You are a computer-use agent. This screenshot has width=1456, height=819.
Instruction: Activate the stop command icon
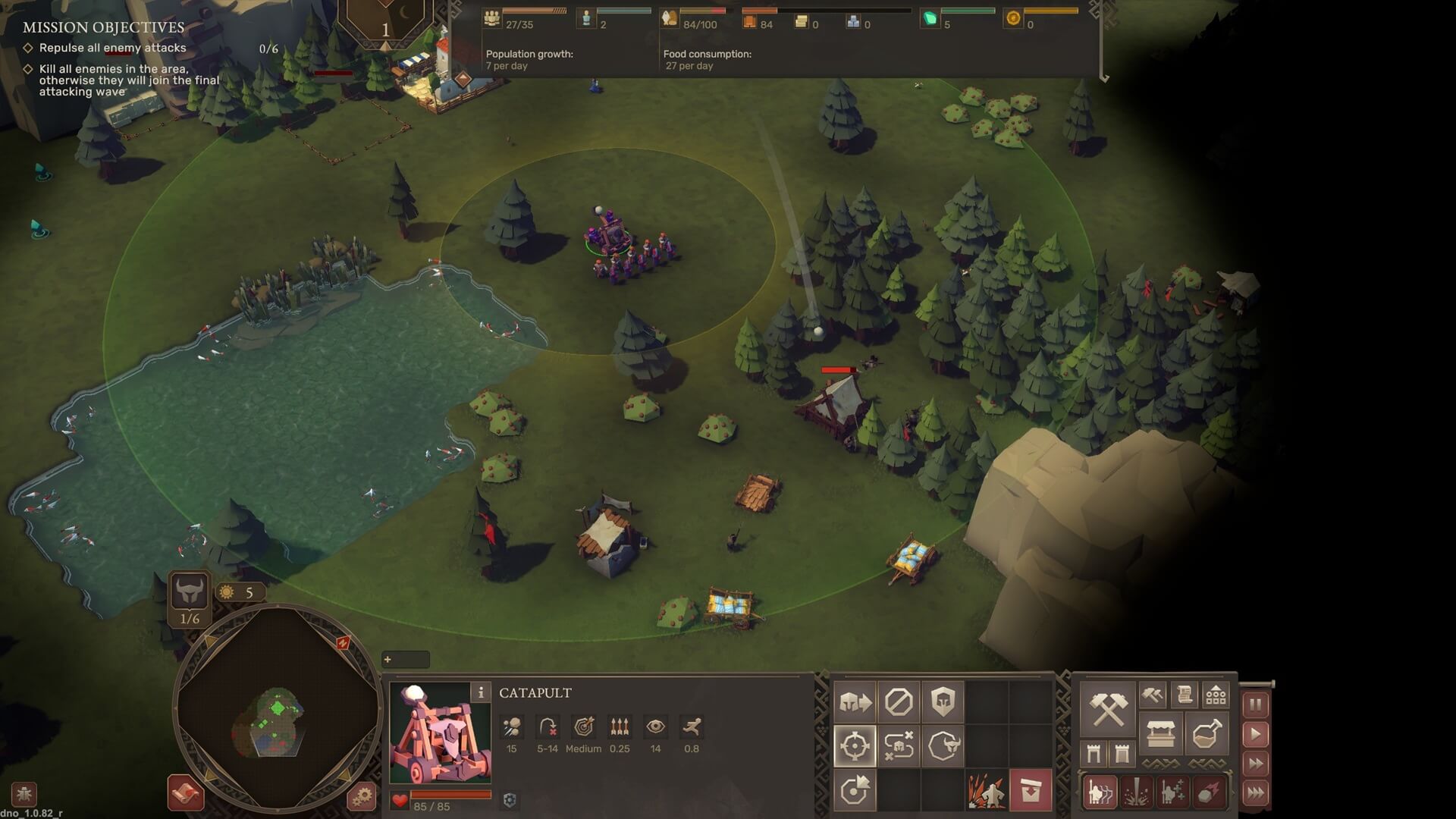tap(899, 702)
